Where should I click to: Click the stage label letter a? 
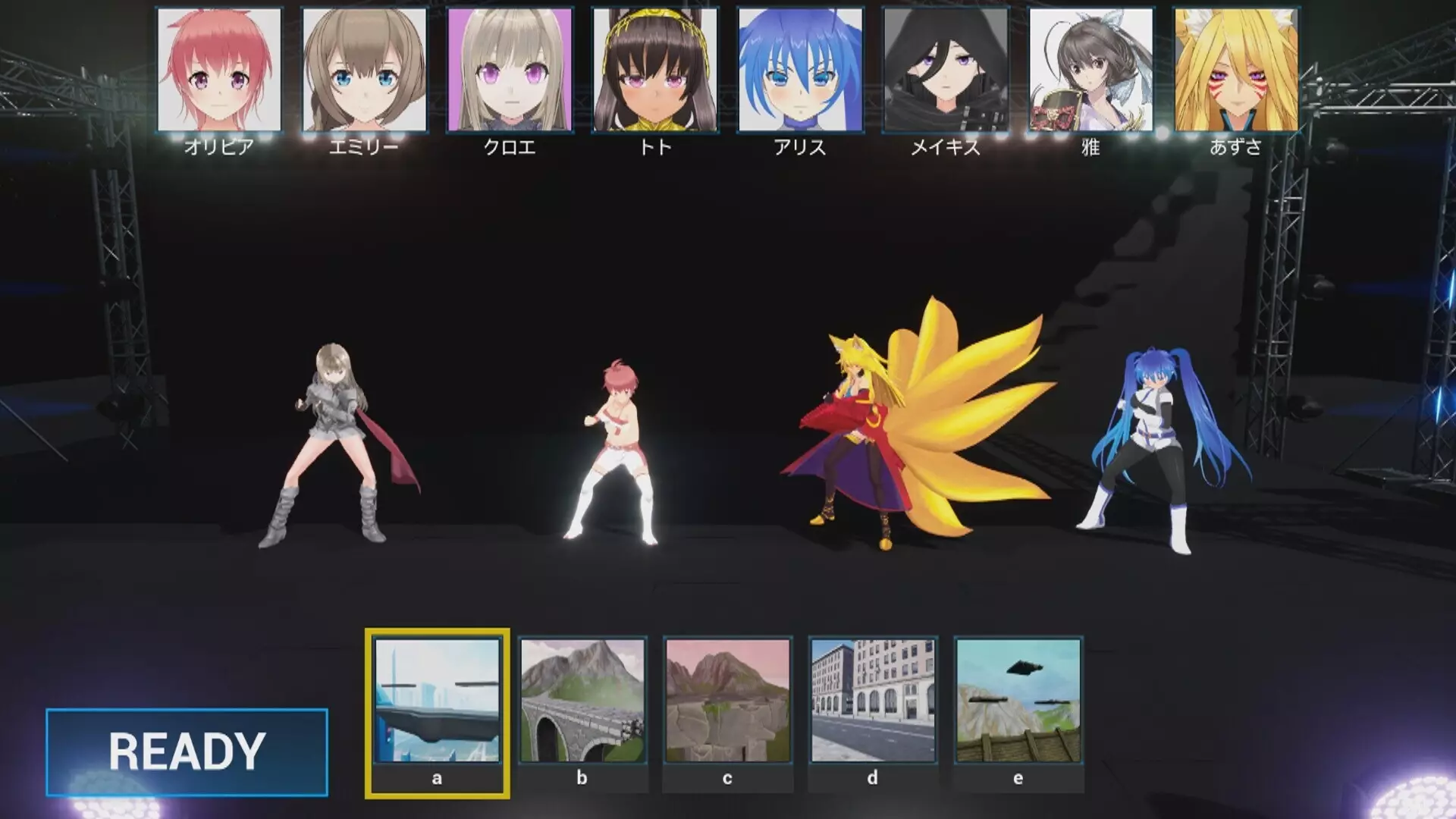[436, 777]
